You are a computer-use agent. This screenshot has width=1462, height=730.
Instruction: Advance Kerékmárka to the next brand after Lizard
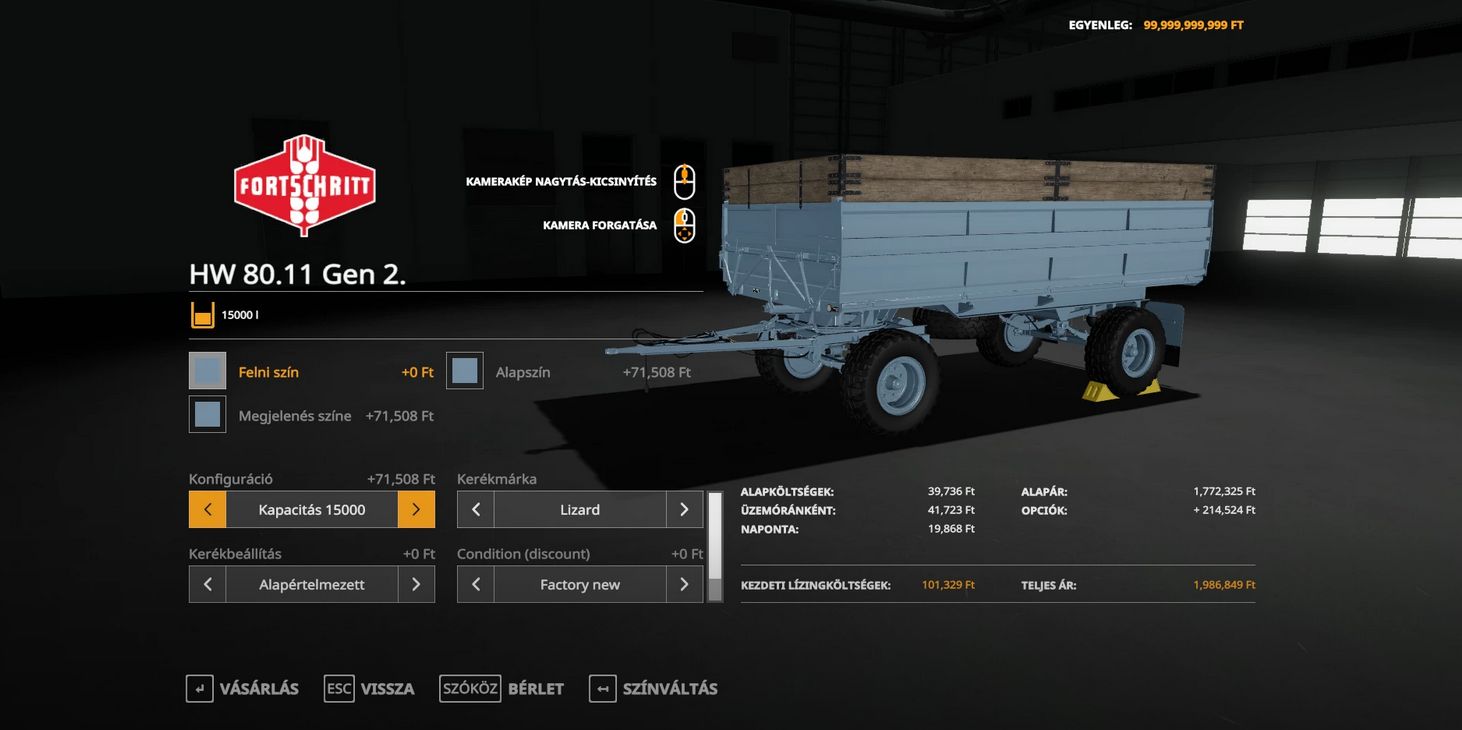(684, 510)
